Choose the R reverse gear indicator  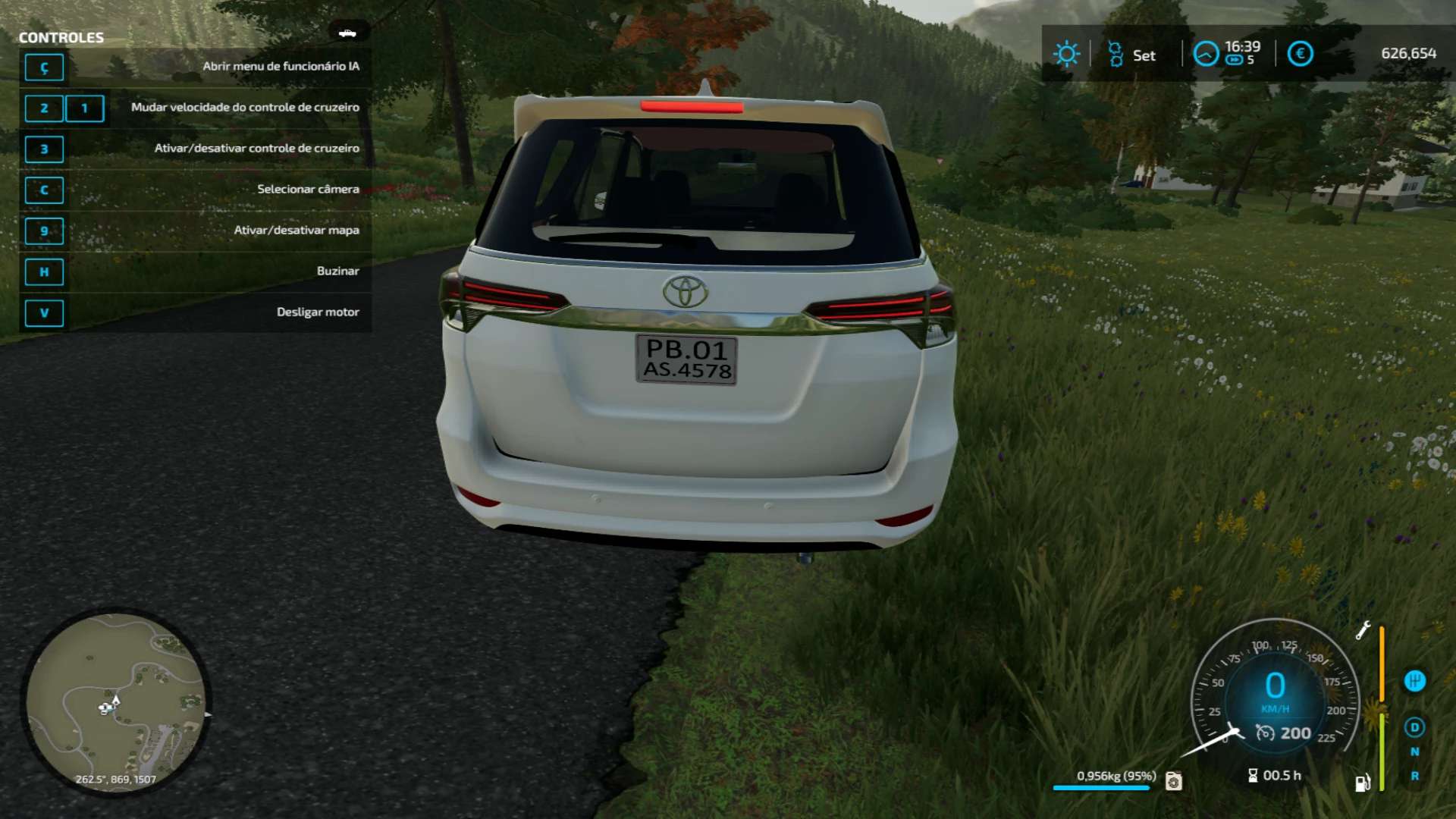pyautogui.click(x=1414, y=776)
